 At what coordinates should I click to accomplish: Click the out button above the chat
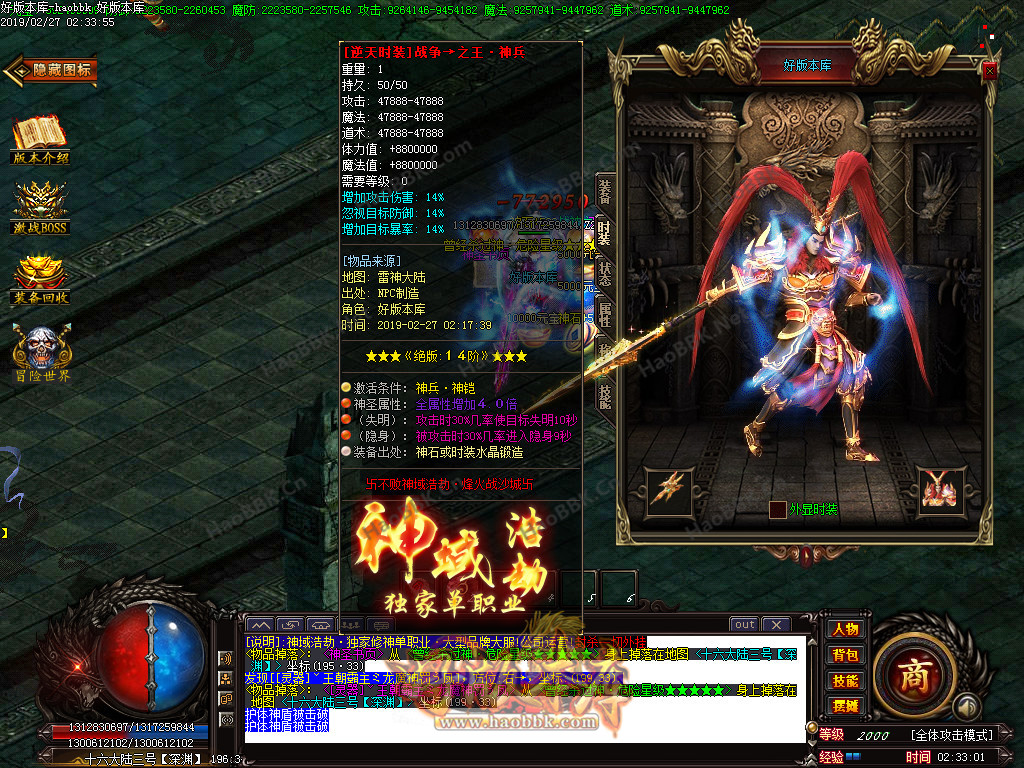pos(744,625)
